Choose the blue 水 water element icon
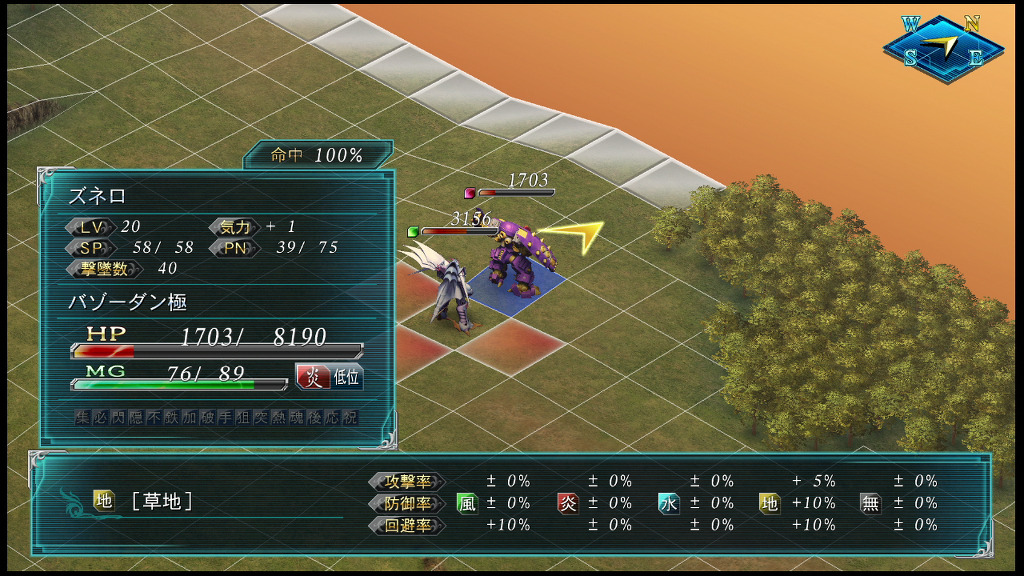1024x576 pixels. 669,503
